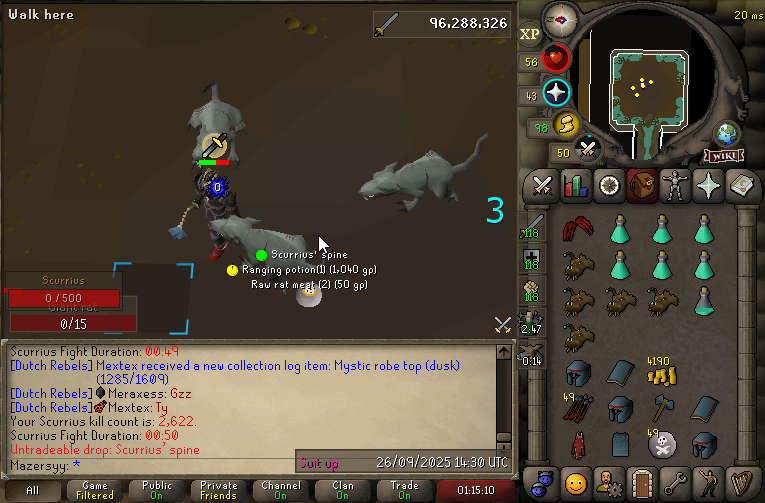Image resolution: width=765 pixels, height=503 pixels.
Task: Open the world map globe
Action: [726, 134]
